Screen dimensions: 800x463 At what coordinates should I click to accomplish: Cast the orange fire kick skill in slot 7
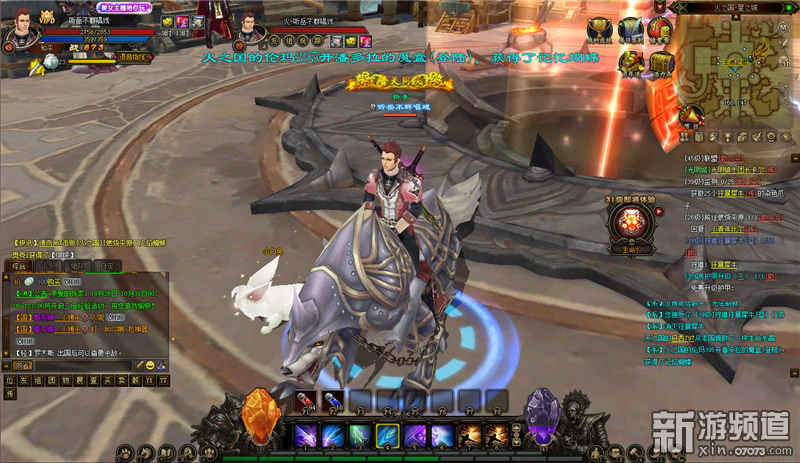[x=470, y=436]
